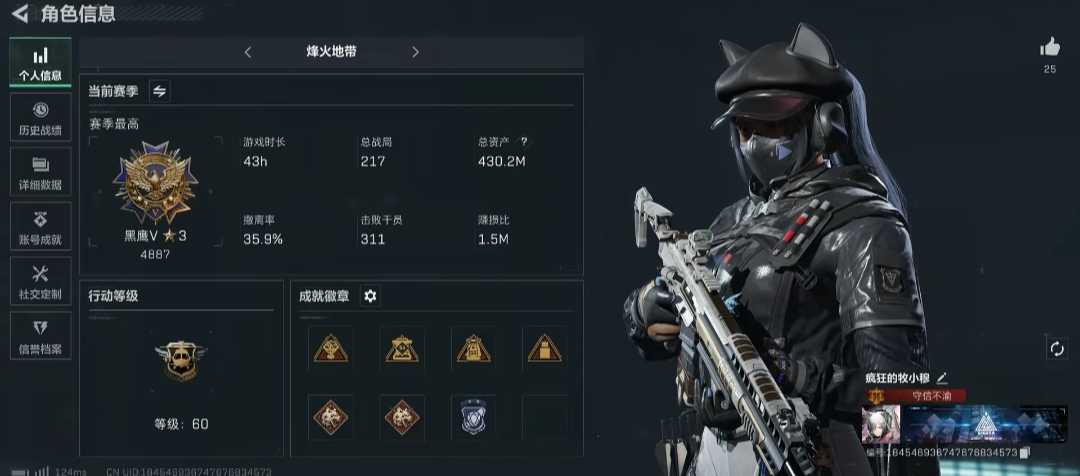This screenshot has width=1080, height=476.
Task: Open the 详细数据 tab
Action: click(40, 172)
